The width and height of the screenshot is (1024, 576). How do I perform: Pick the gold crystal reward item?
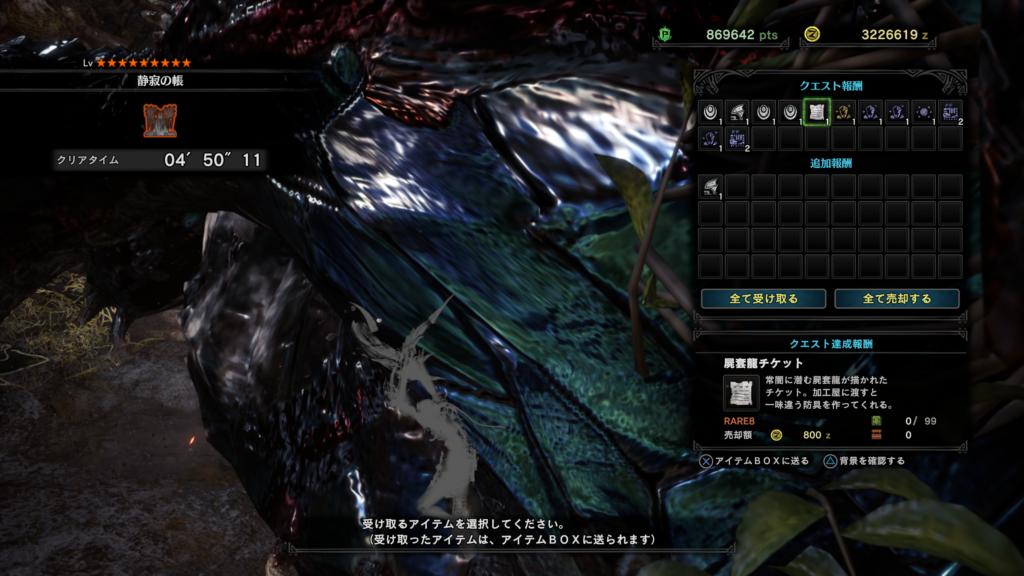coord(843,112)
